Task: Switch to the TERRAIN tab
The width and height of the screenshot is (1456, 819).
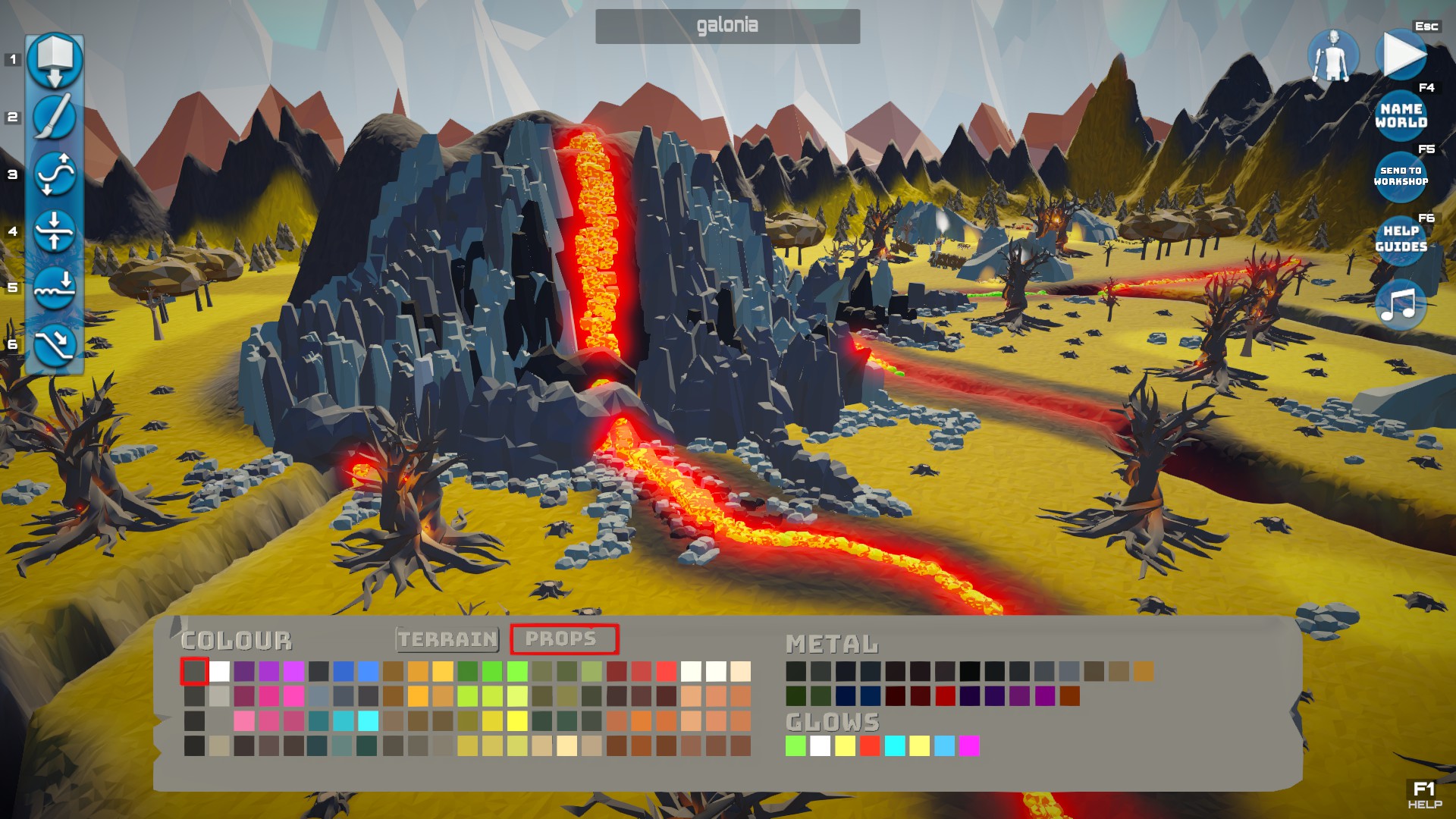Action: [446, 639]
